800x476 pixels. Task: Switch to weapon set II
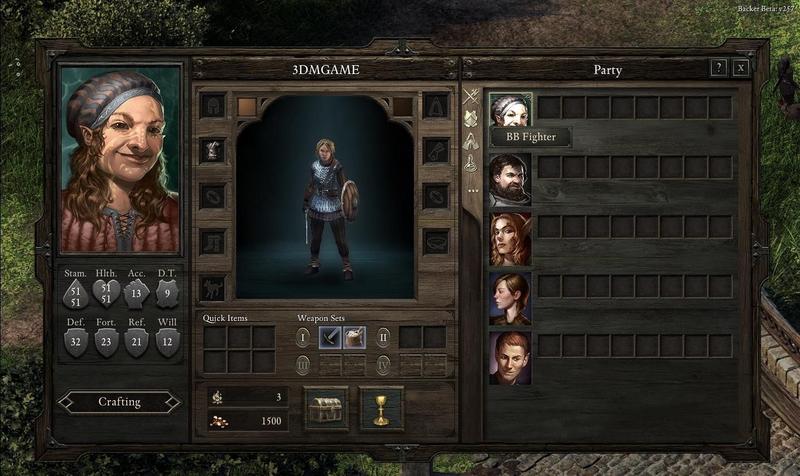(x=383, y=337)
